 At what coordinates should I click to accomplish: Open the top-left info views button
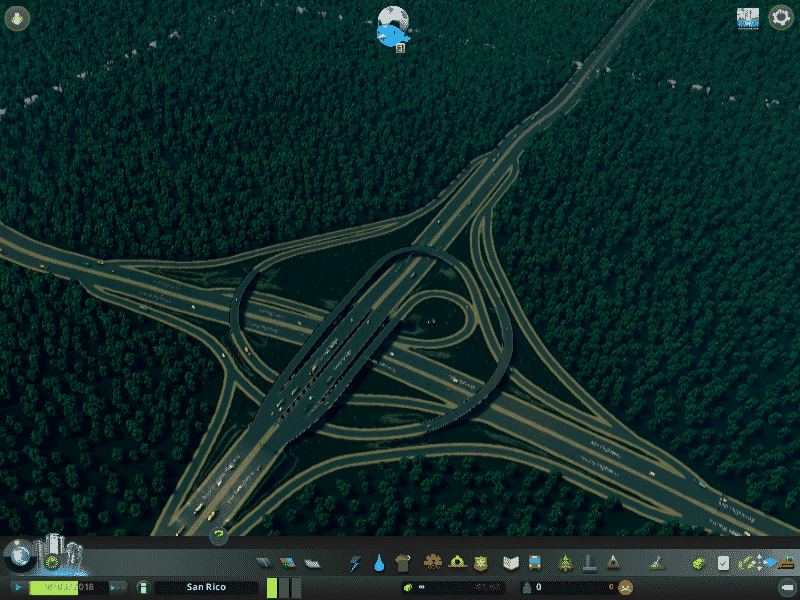18,18
